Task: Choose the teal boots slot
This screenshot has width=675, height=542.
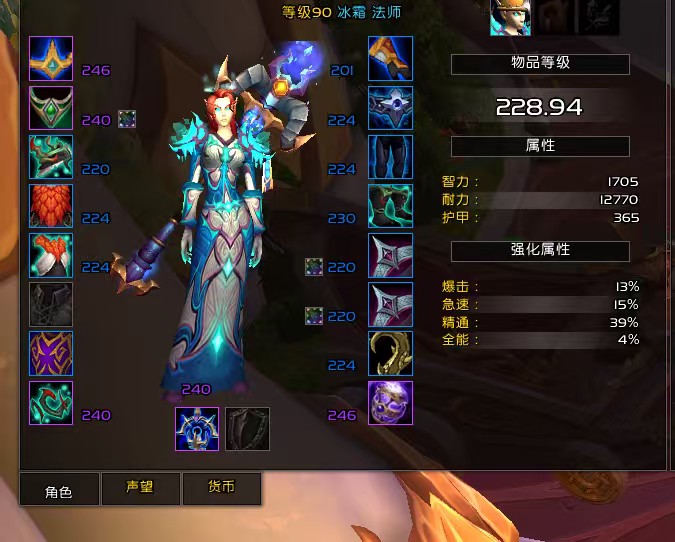Action: pyautogui.click(x=390, y=206)
